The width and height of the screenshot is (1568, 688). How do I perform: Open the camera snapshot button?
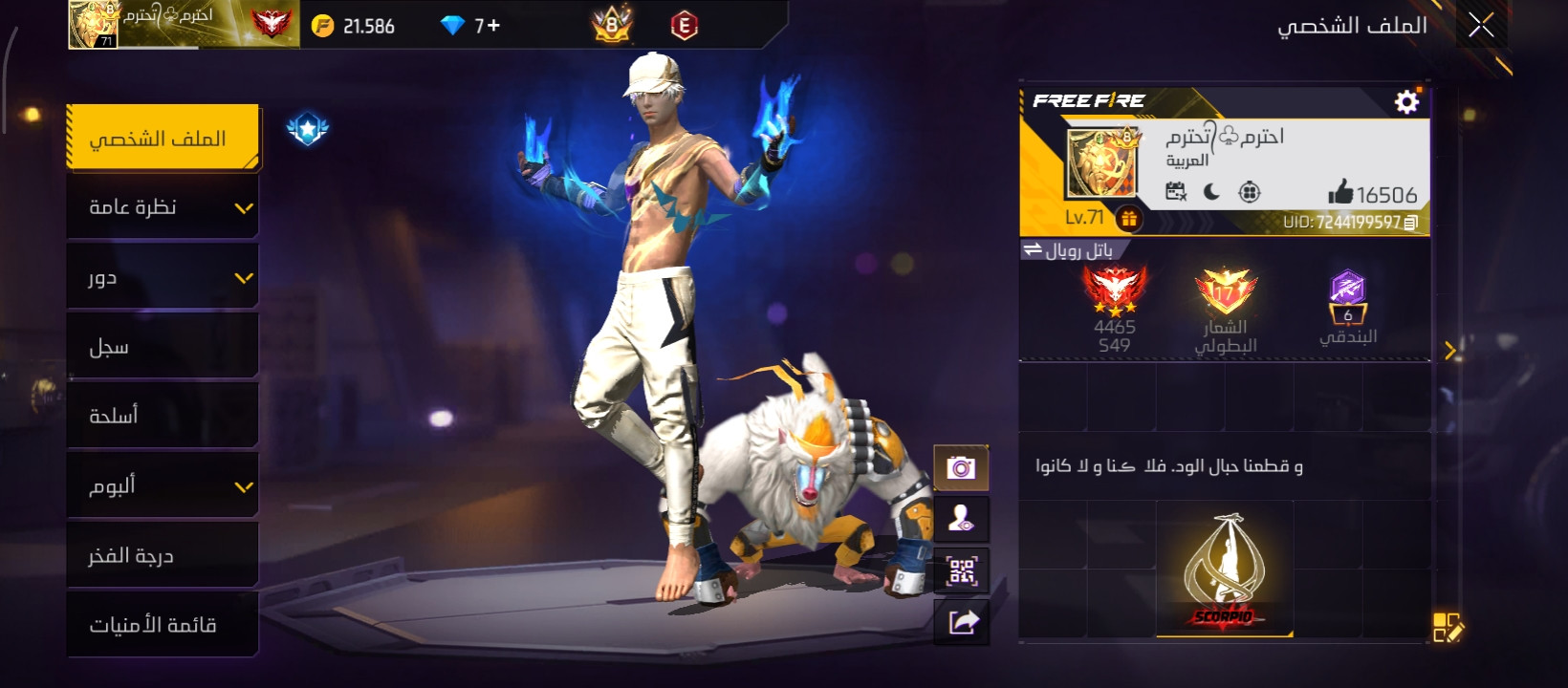point(961,468)
